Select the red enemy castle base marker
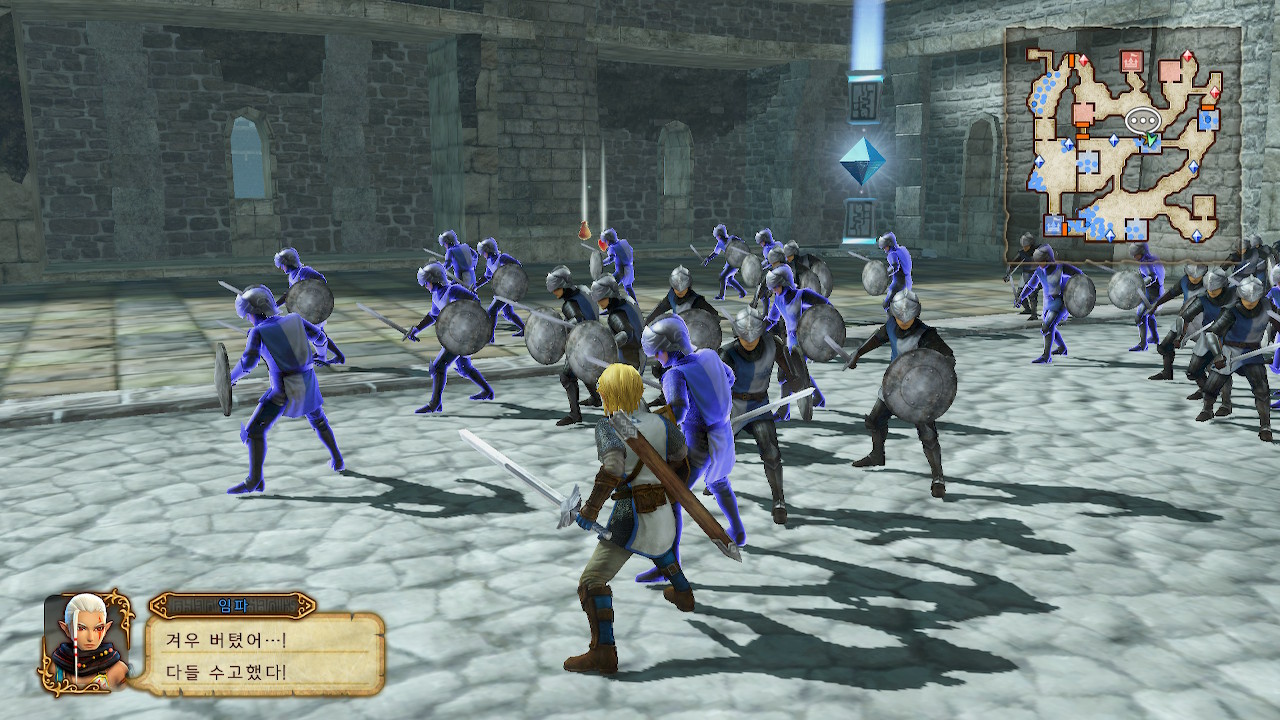This screenshot has height=720, width=1280. (1132, 62)
